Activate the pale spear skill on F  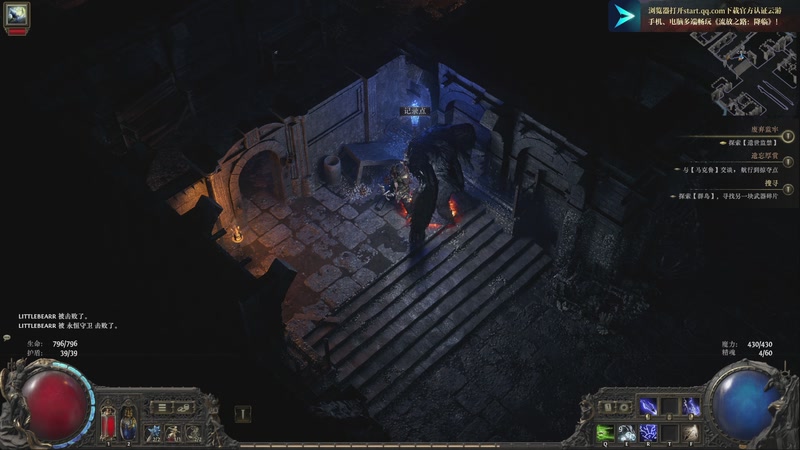692,432
